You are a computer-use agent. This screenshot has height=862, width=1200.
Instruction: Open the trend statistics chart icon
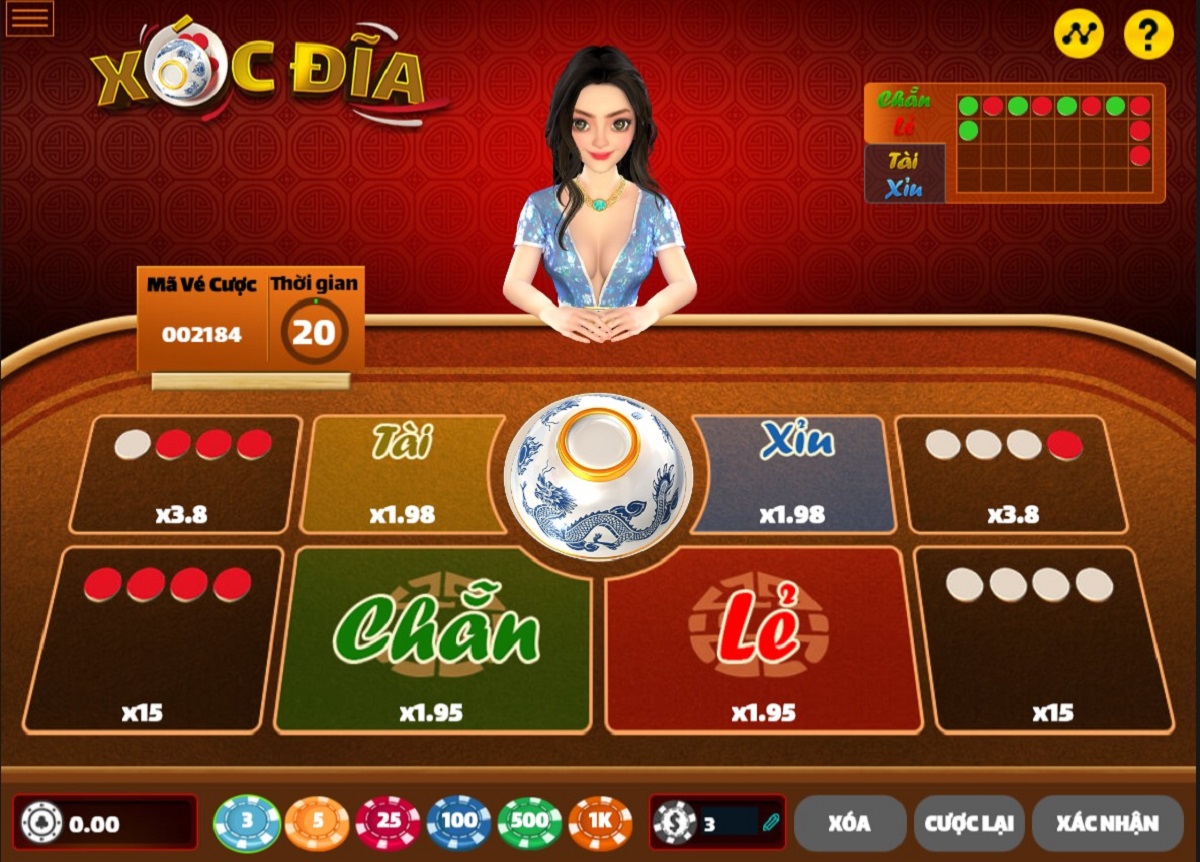pos(1078,35)
